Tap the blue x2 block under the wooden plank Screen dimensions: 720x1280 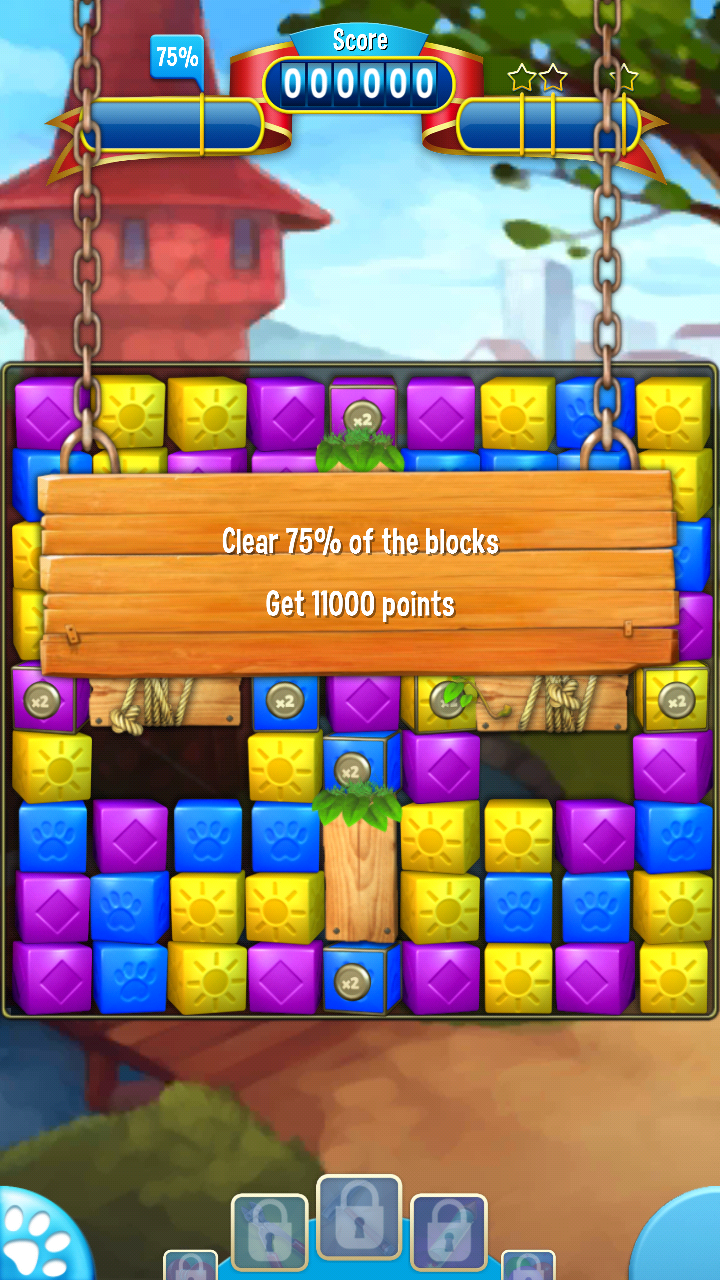(x=352, y=980)
